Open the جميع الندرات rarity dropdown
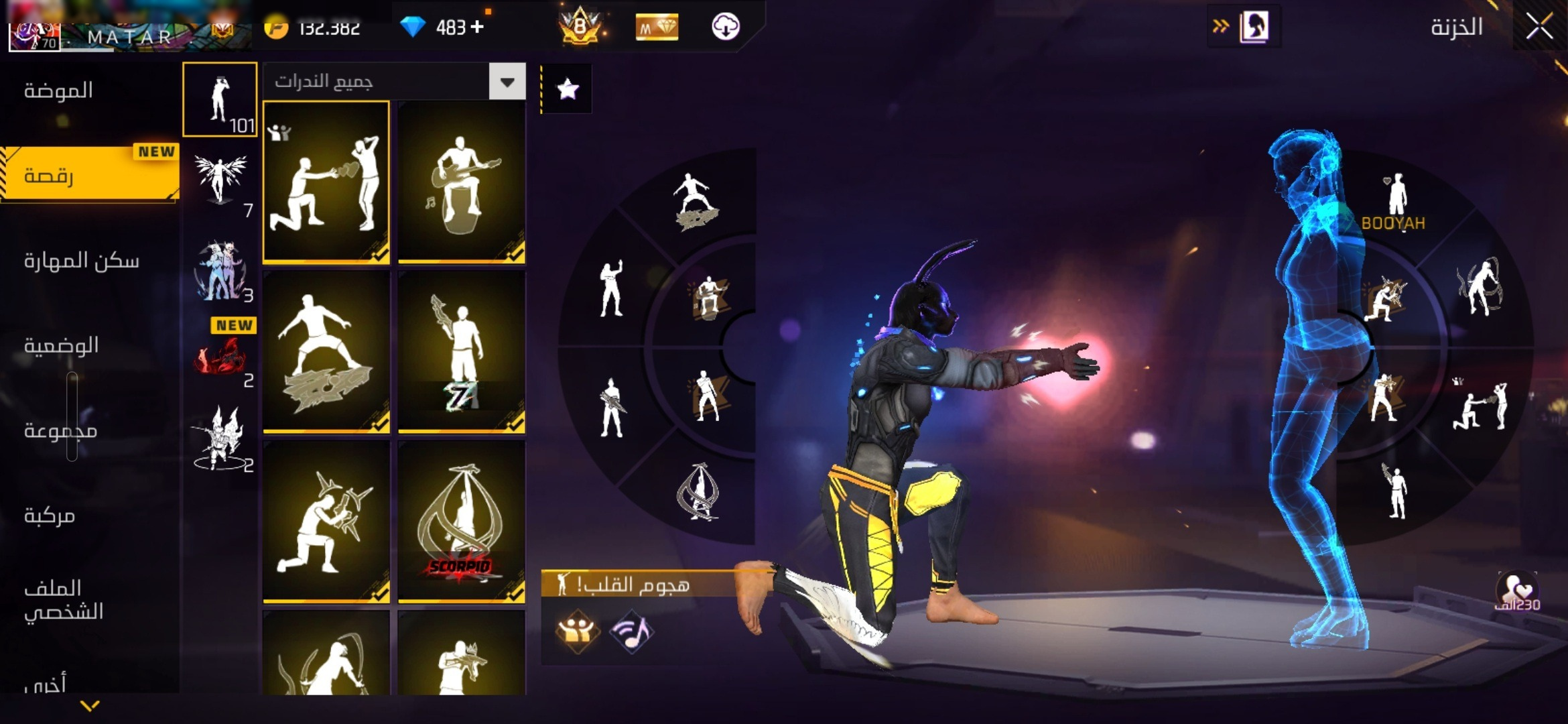Viewport: 1568px width, 724px height. (x=507, y=82)
